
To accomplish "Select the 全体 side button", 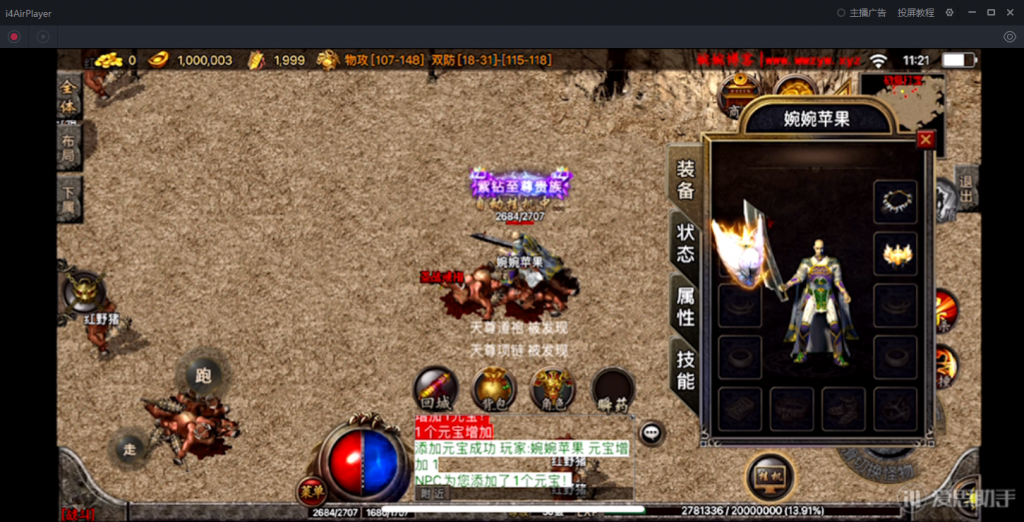I will pyautogui.click(x=68, y=97).
